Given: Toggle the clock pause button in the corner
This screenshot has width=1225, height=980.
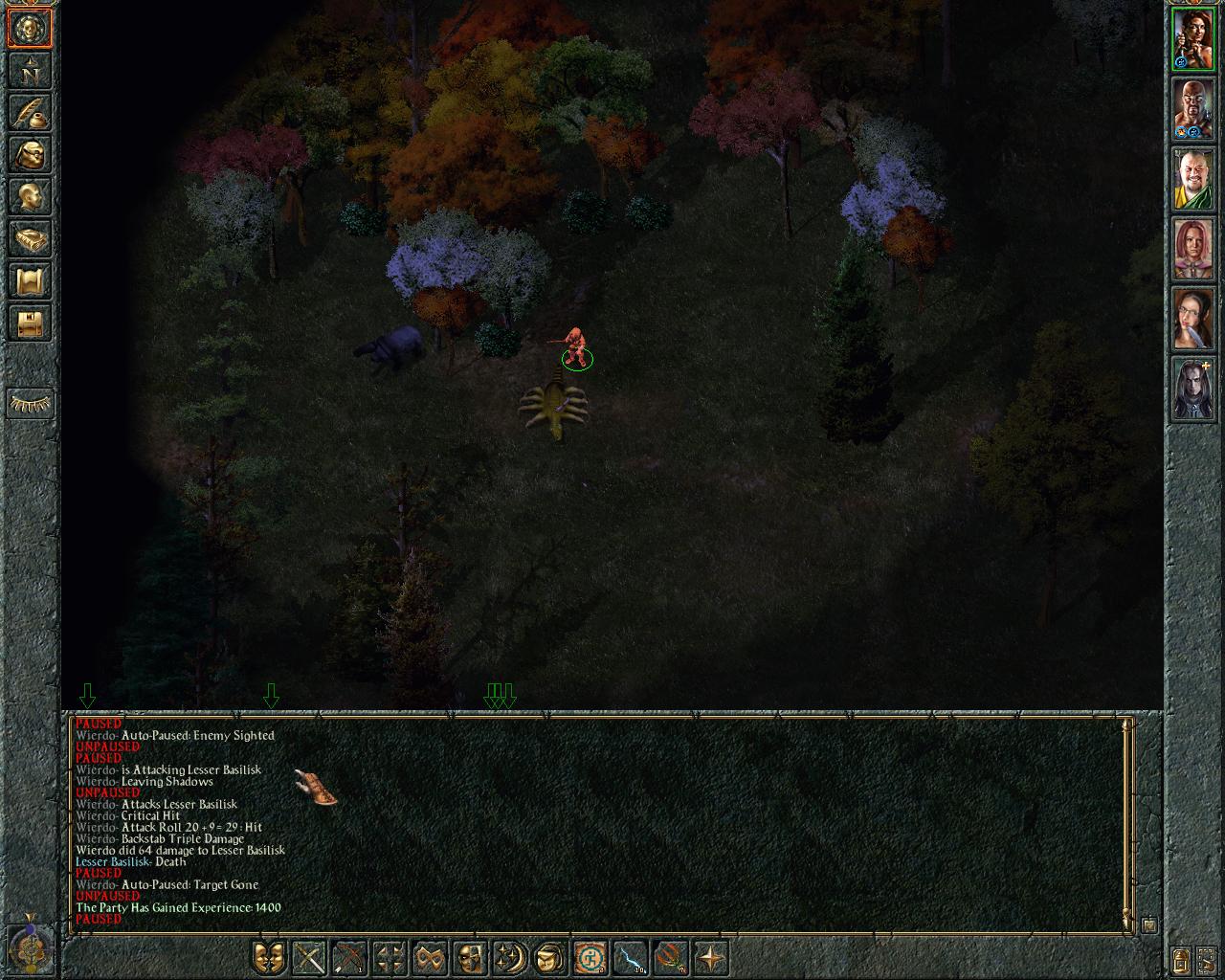Looking at the screenshot, I should click(x=31, y=943).
